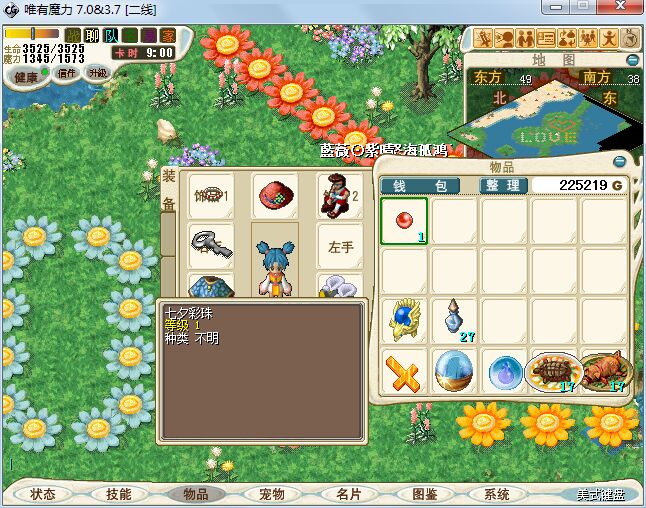The height and width of the screenshot is (508, 646).
Task: Click the 整理 sort button
Action: (502, 185)
